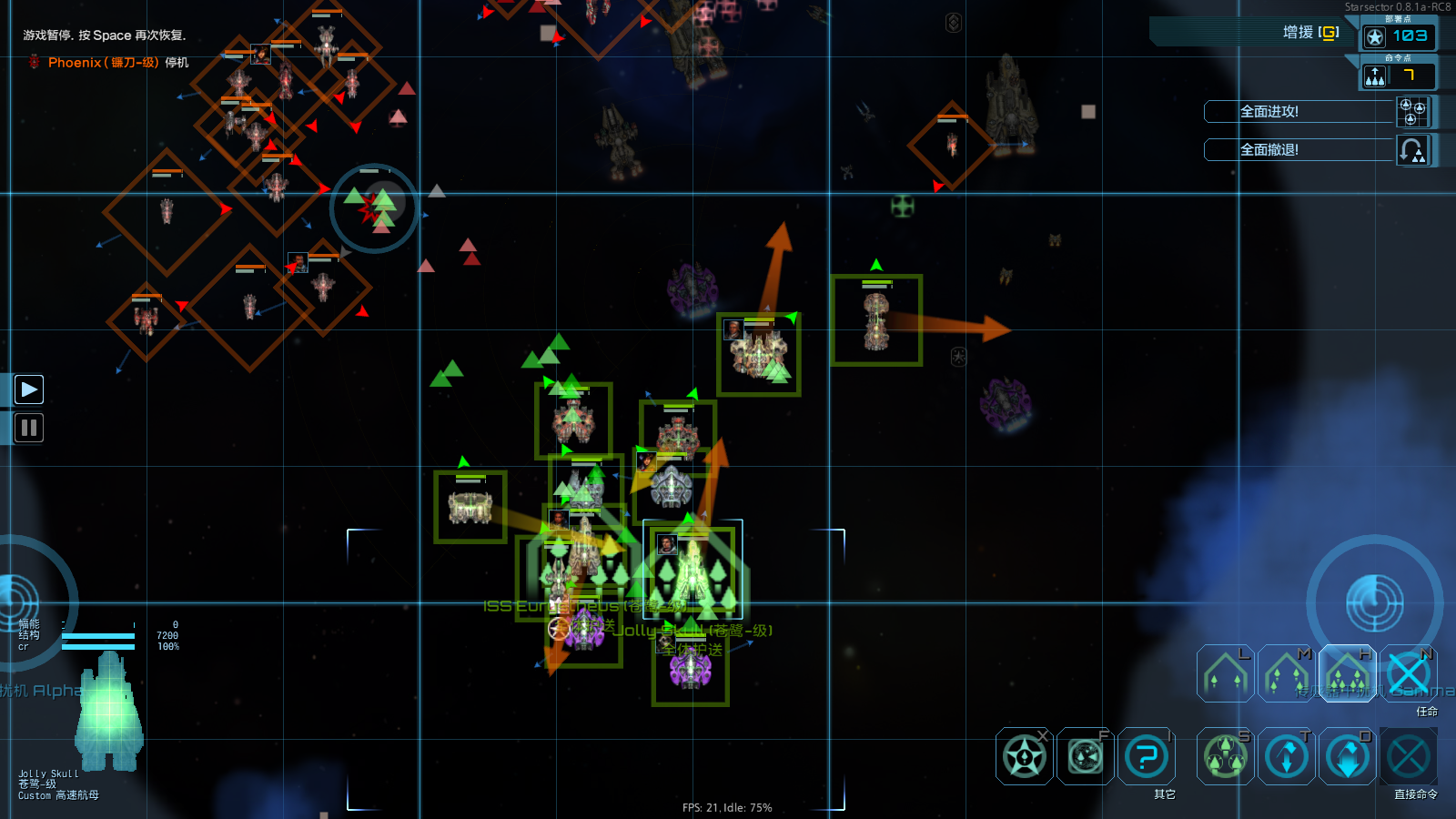This screenshot has width=1456, height=819.
Task: Click the retreat arrow icon beside 全面撤退!
Action: [1414, 148]
